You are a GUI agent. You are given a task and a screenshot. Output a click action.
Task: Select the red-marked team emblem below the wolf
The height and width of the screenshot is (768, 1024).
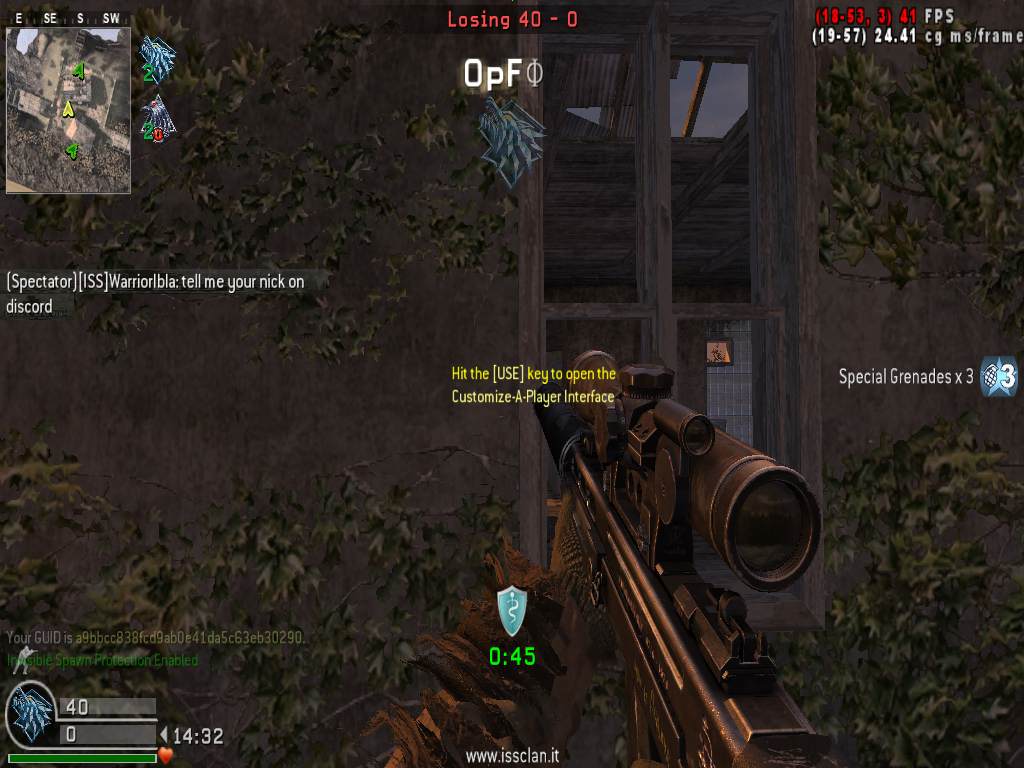pos(158,119)
